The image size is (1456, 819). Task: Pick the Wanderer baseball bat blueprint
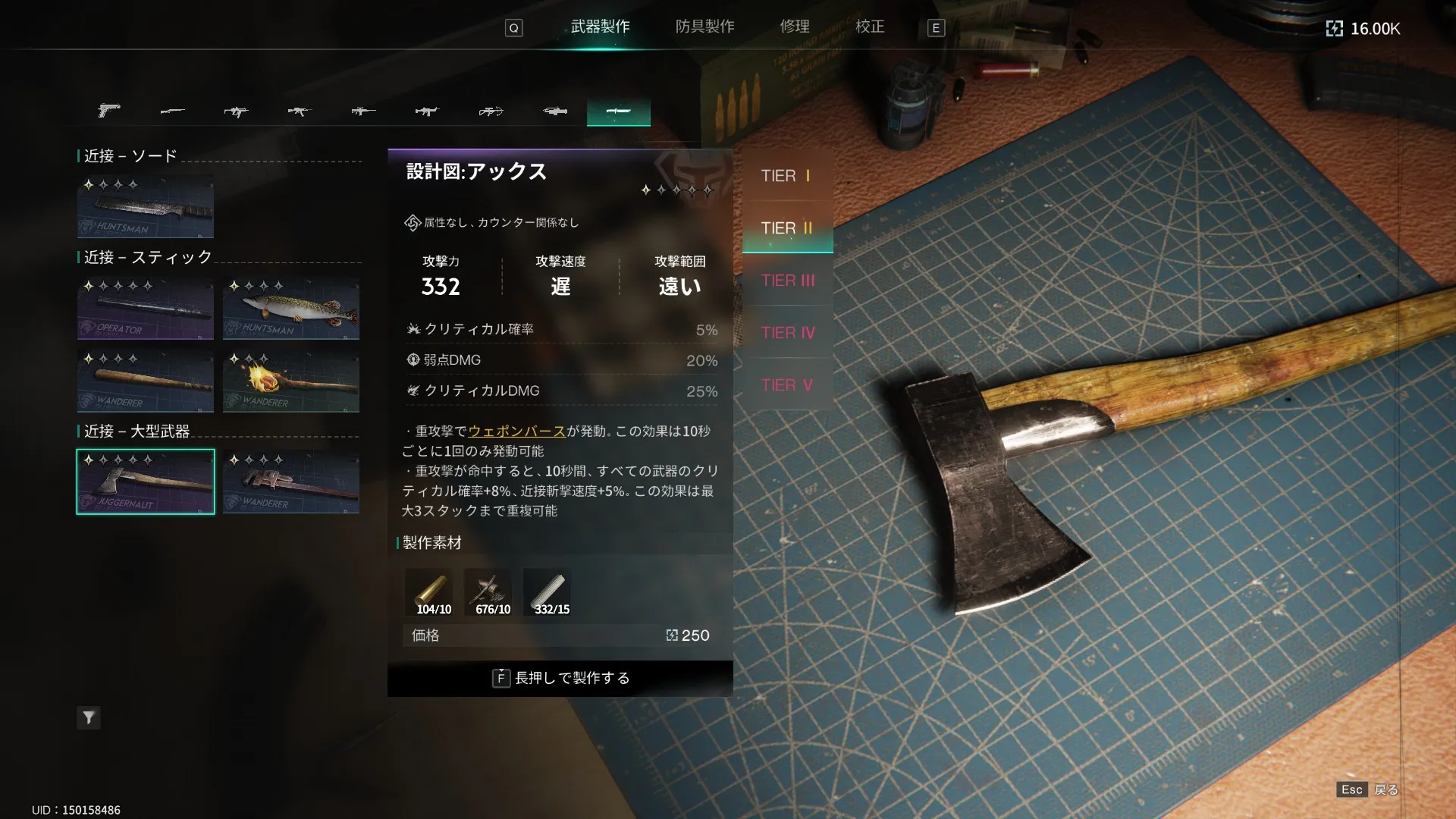146,381
